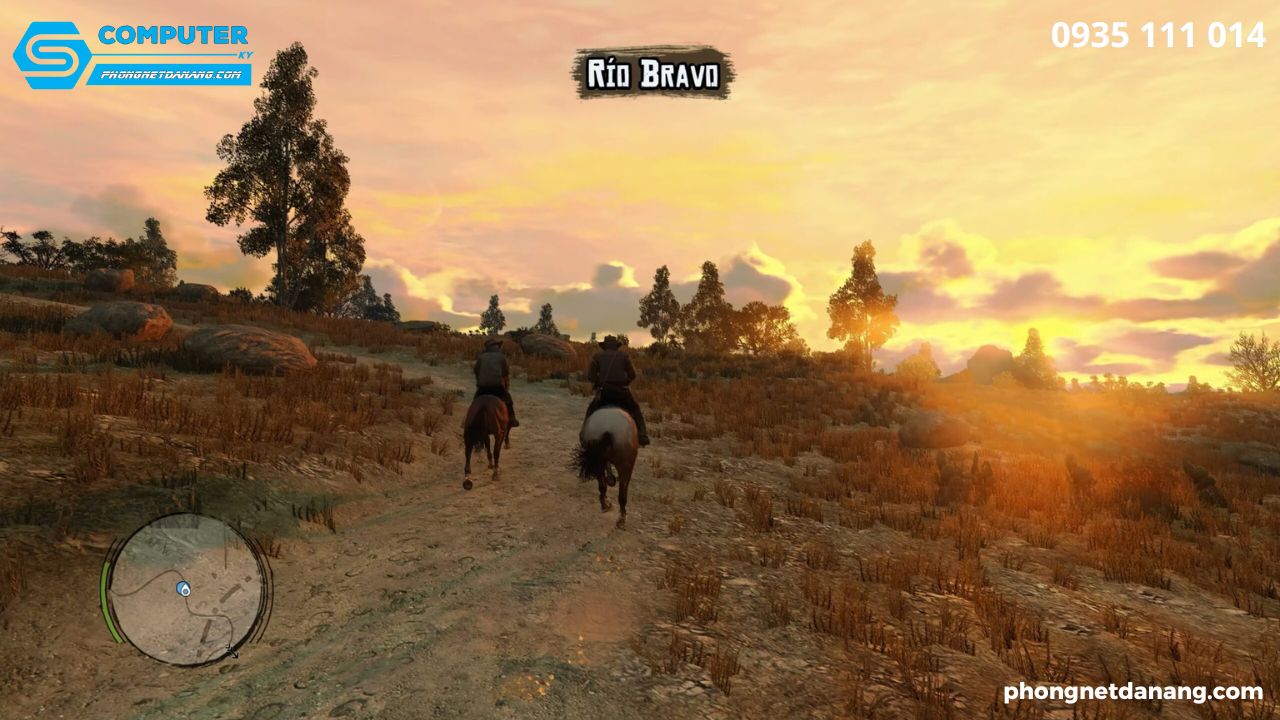This screenshot has width=1280, height=720.
Task: Click the blue player marker on the minimap
Action: 184,588
